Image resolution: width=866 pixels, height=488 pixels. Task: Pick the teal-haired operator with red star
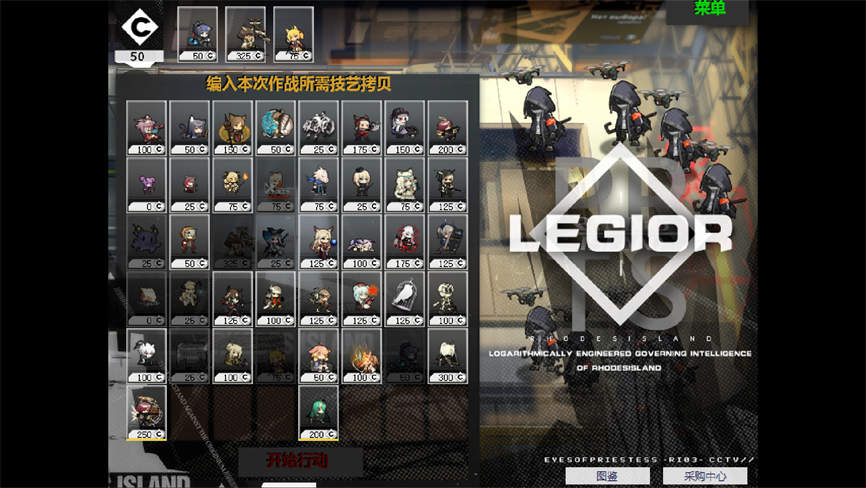coord(361,298)
